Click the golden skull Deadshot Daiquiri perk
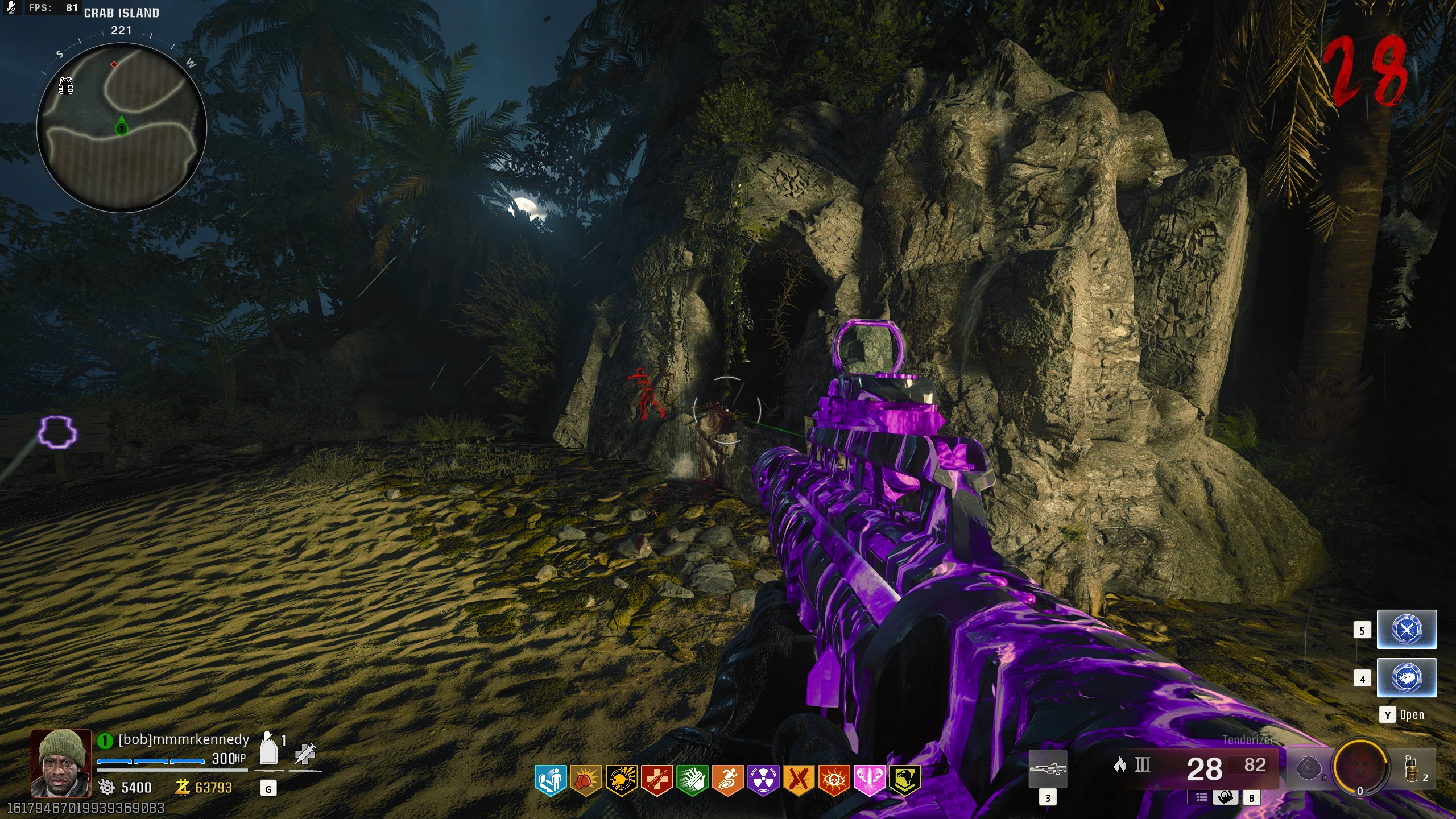The width and height of the screenshot is (1456, 819). point(621,780)
